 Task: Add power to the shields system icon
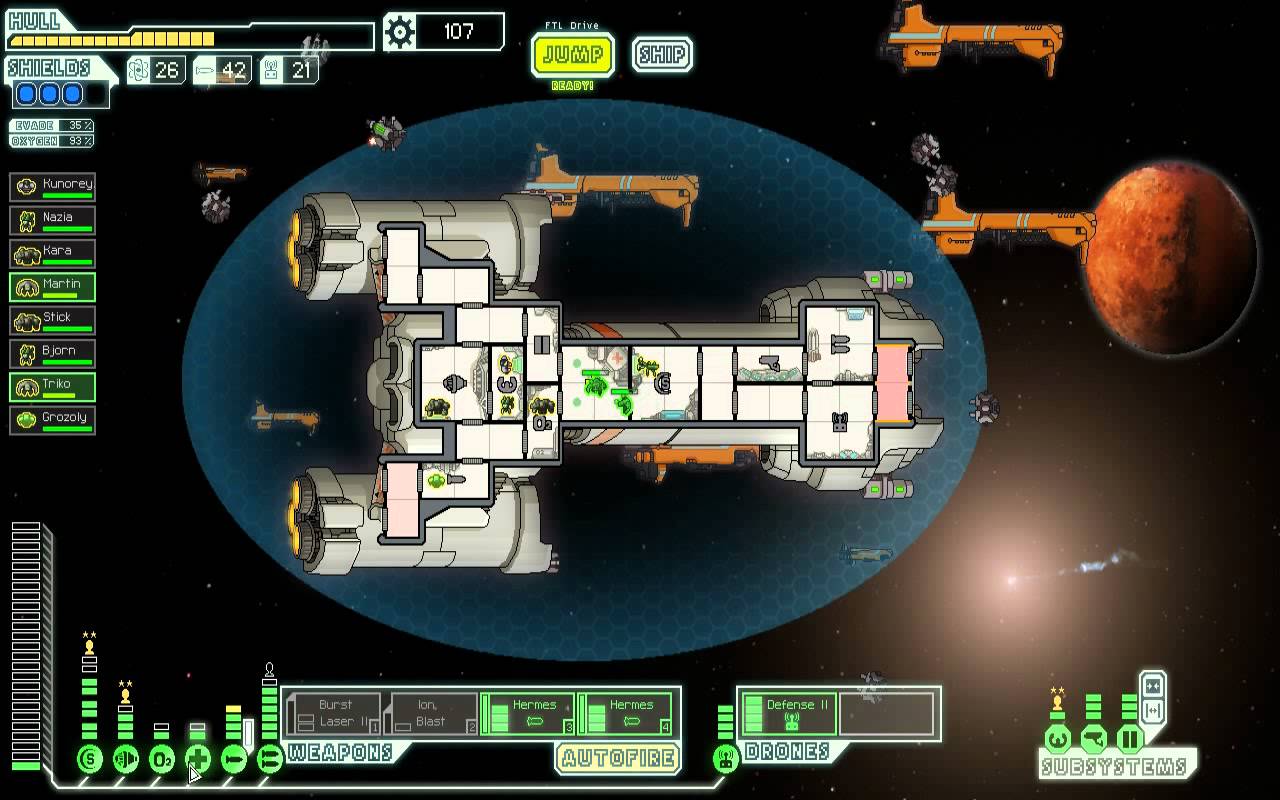click(x=90, y=759)
